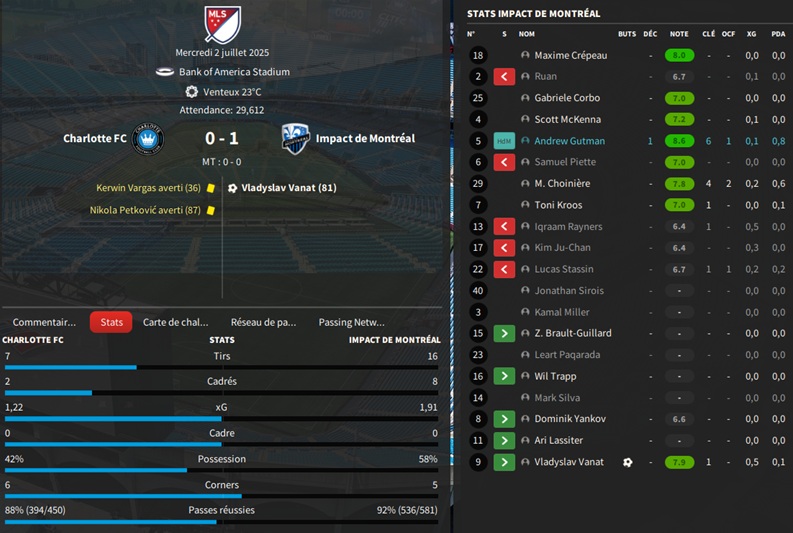View Toni Kroos player profile
The height and width of the screenshot is (533, 793).
(558, 205)
